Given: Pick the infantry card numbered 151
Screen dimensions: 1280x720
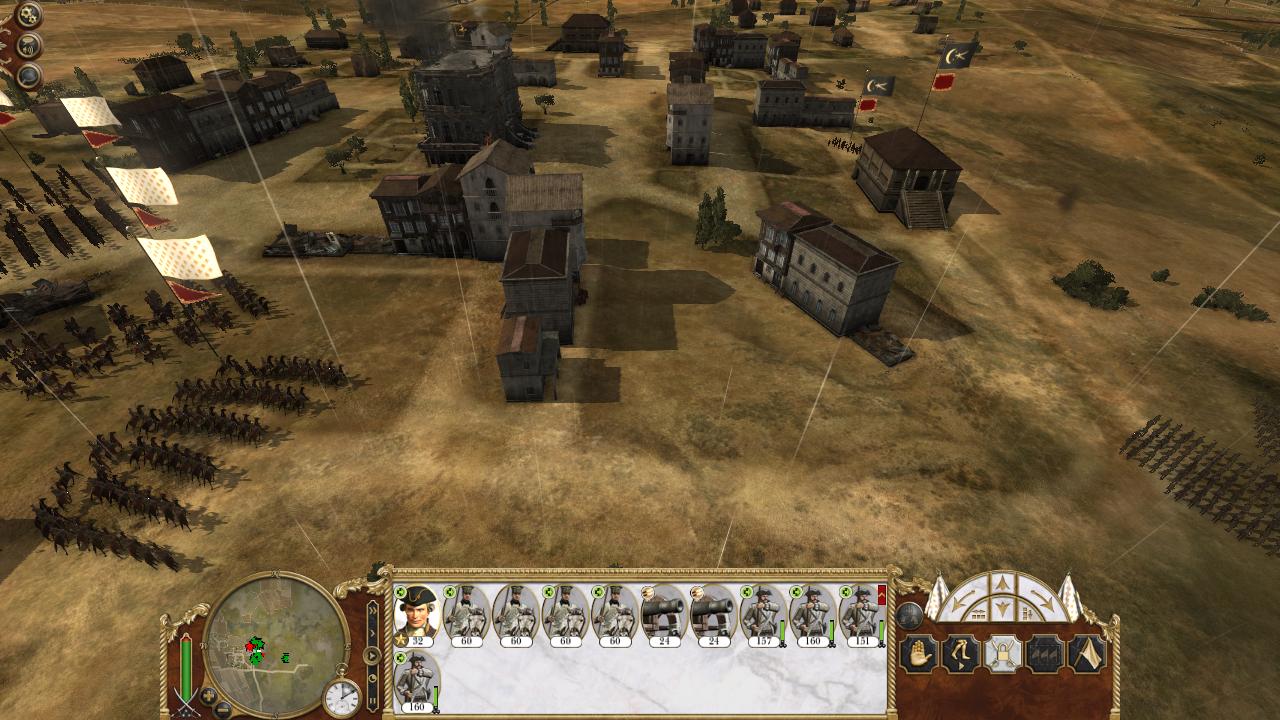Looking at the screenshot, I should click(x=860, y=614).
